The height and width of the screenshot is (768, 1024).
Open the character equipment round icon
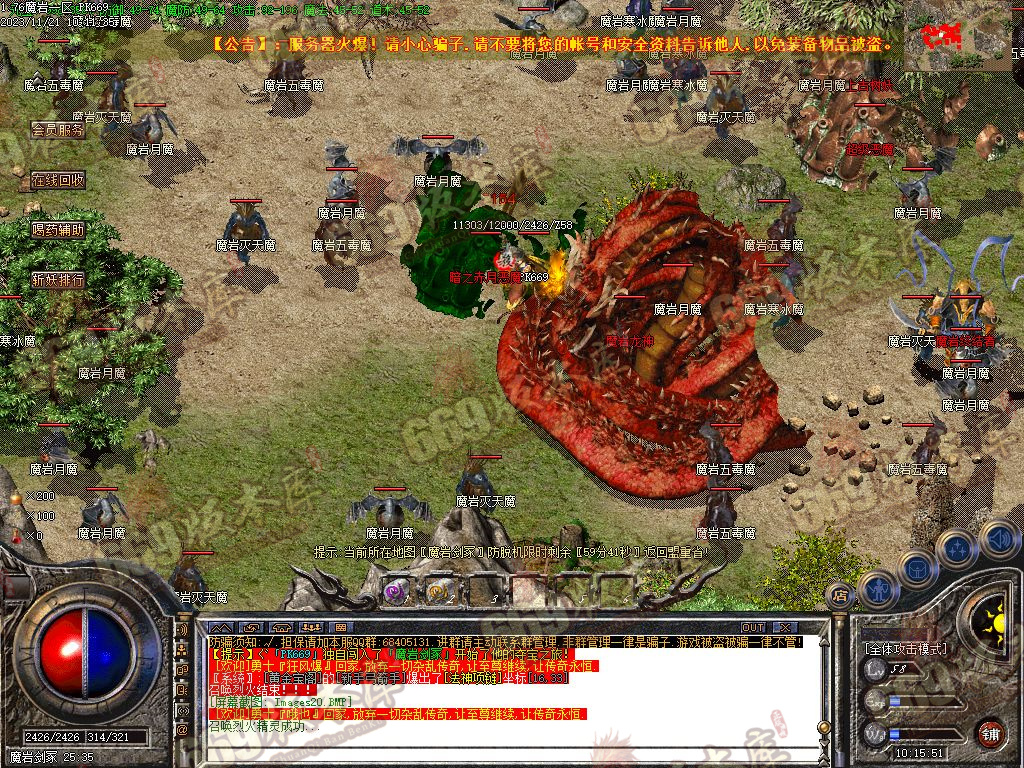877,589
